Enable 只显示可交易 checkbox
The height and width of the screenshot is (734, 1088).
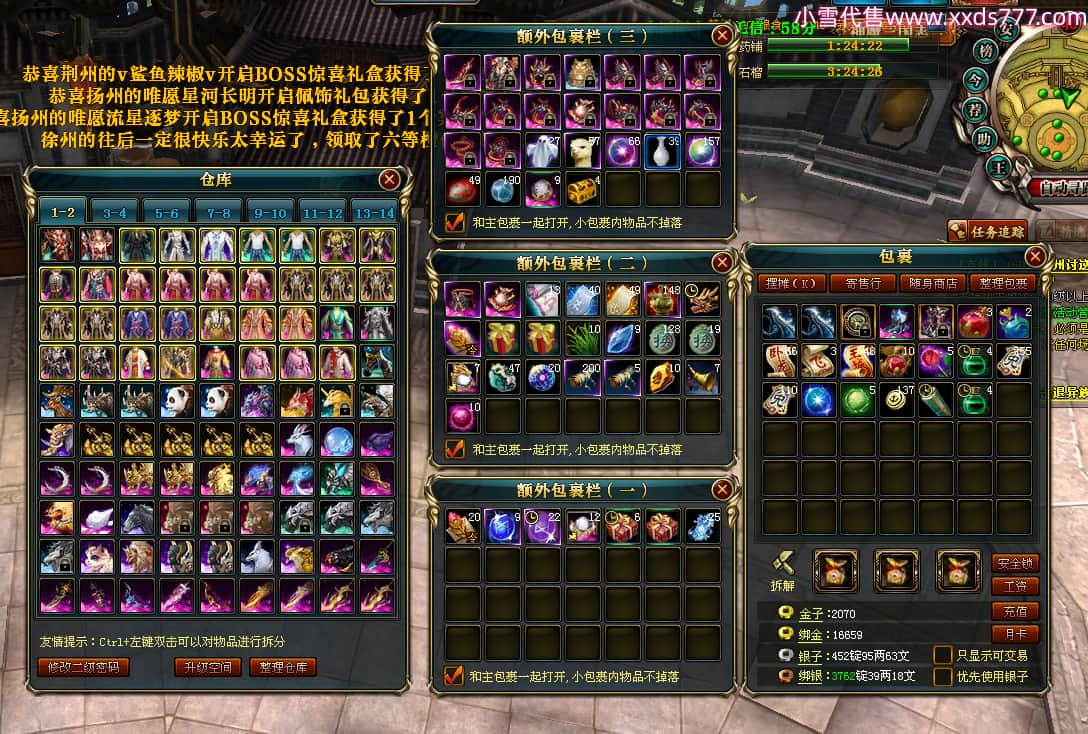click(x=942, y=655)
